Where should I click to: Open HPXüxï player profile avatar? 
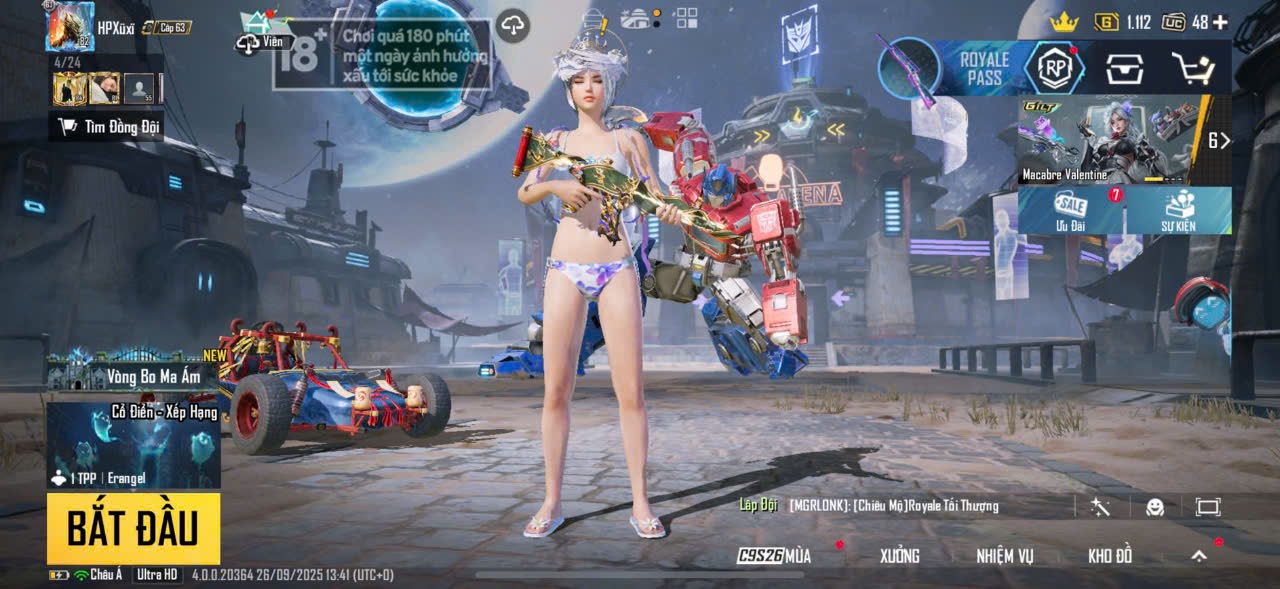(70, 27)
